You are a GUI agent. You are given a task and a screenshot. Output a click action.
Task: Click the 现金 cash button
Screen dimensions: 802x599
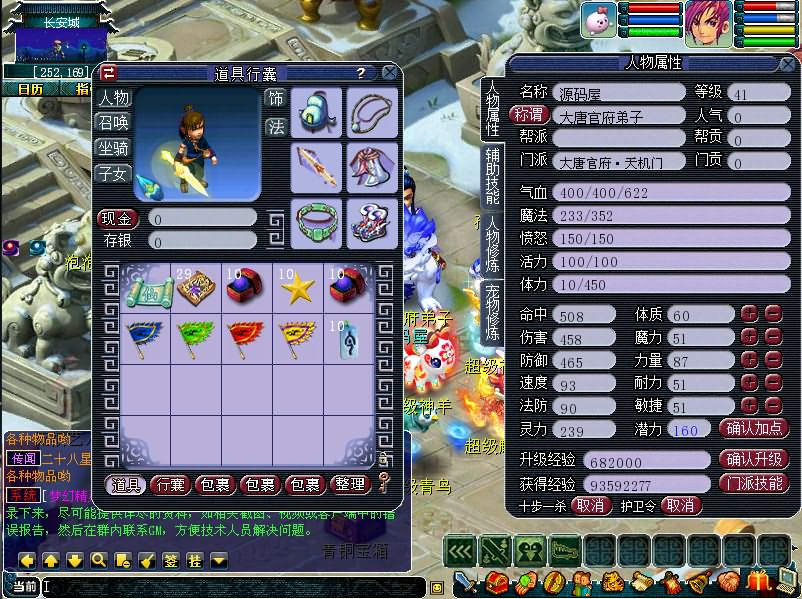(118, 217)
